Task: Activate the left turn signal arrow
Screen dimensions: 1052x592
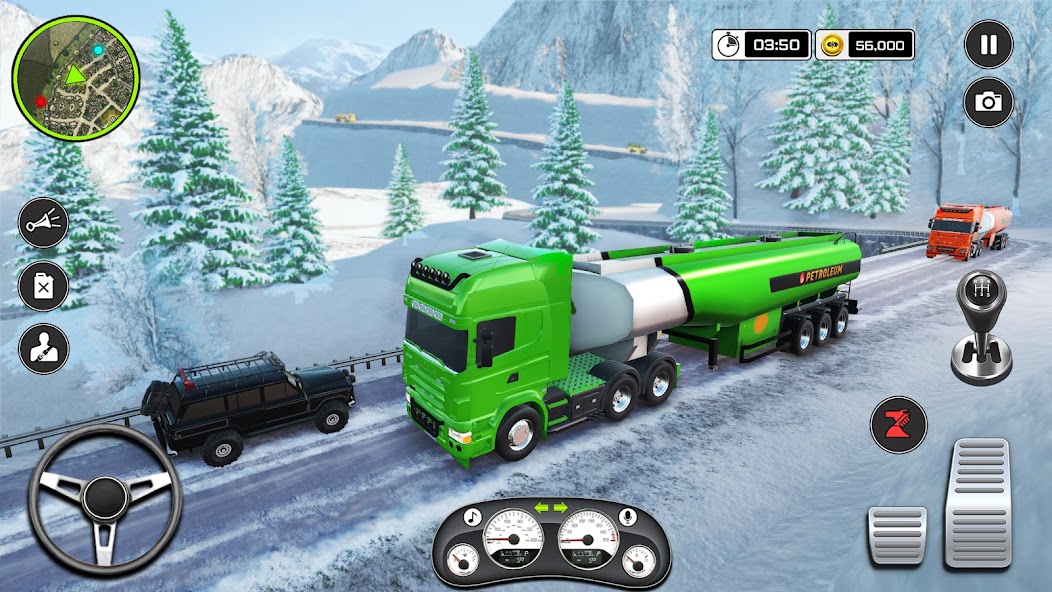Action: tap(541, 508)
